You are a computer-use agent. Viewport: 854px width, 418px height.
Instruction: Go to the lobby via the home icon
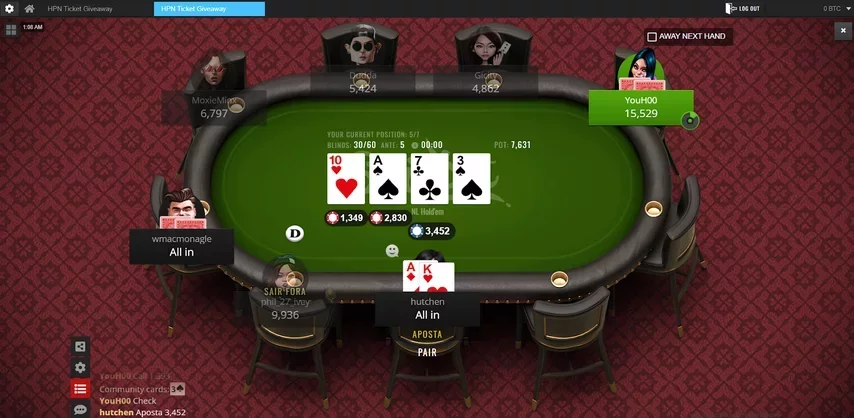coord(30,9)
